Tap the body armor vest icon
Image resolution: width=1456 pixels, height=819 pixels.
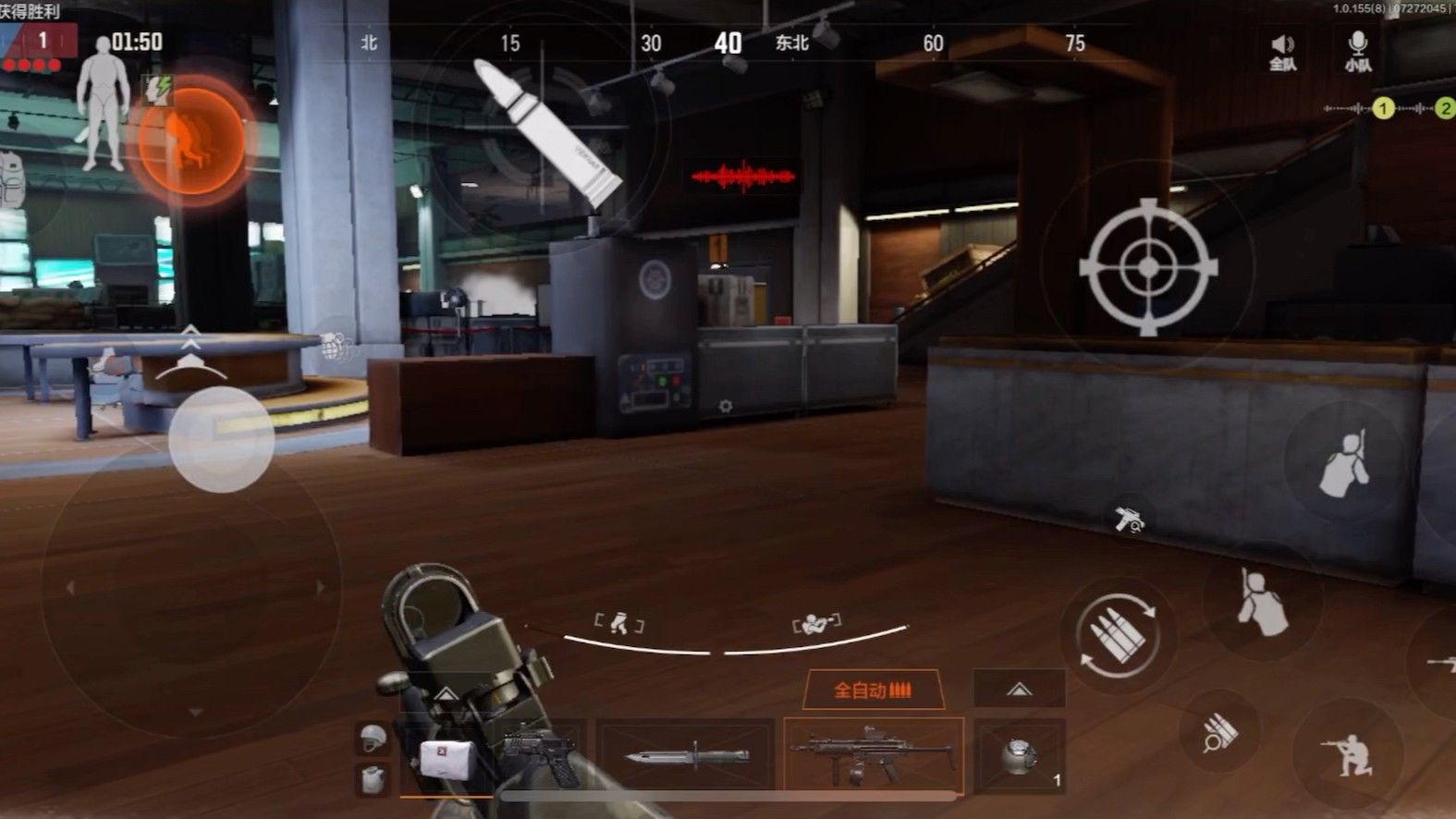pos(373,778)
